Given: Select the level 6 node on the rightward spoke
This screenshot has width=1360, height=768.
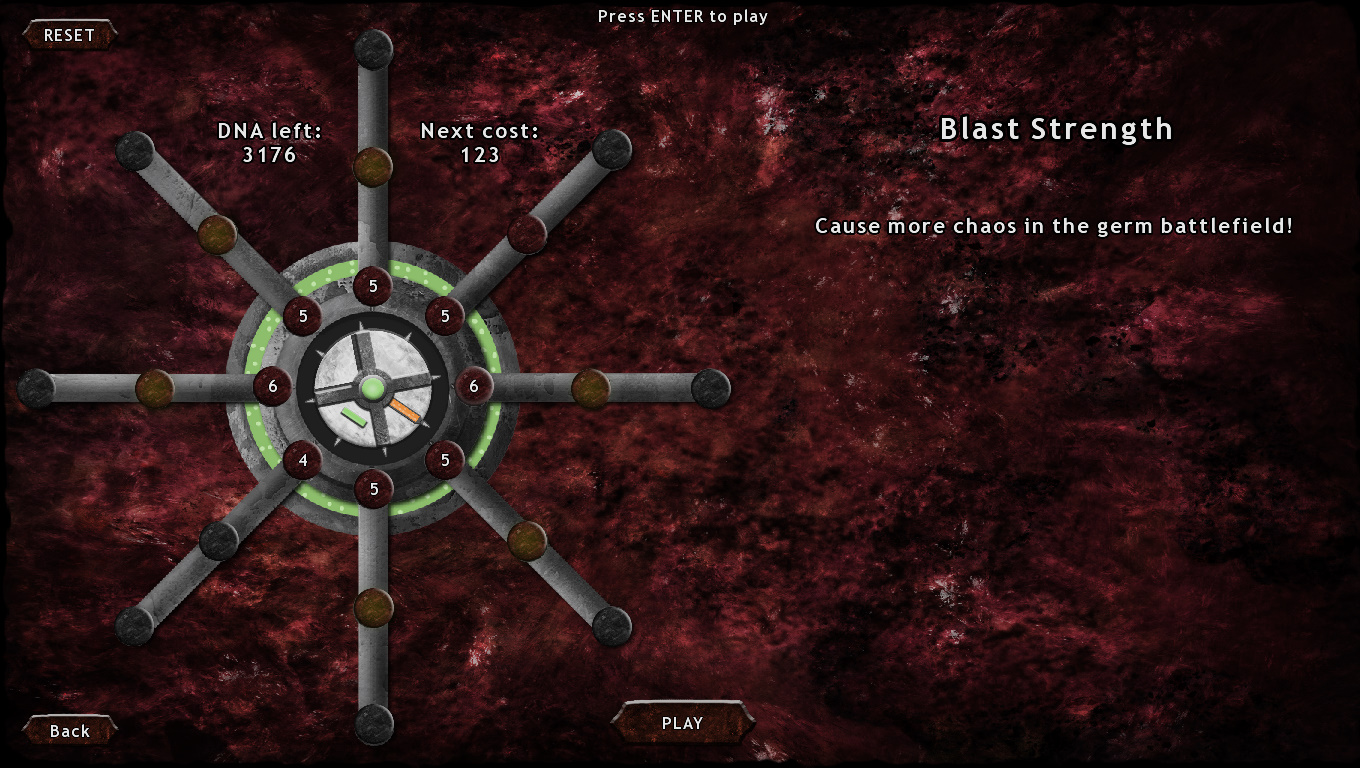Looking at the screenshot, I should (474, 386).
